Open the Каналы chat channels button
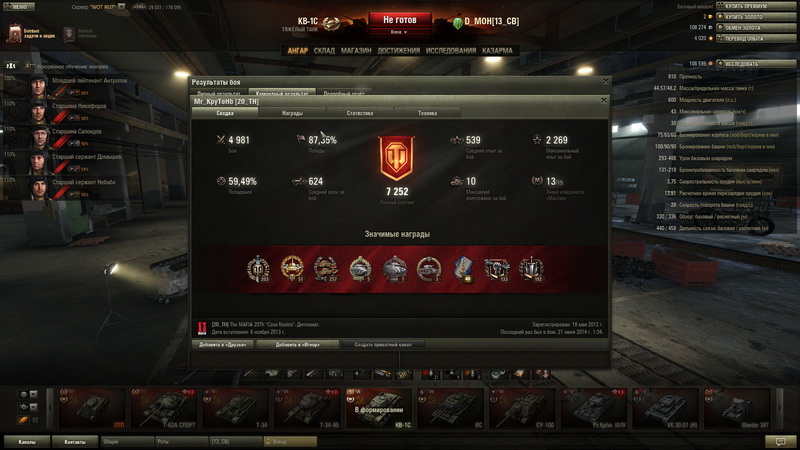Image resolution: width=800 pixels, height=450 pixels. point(27,440)
